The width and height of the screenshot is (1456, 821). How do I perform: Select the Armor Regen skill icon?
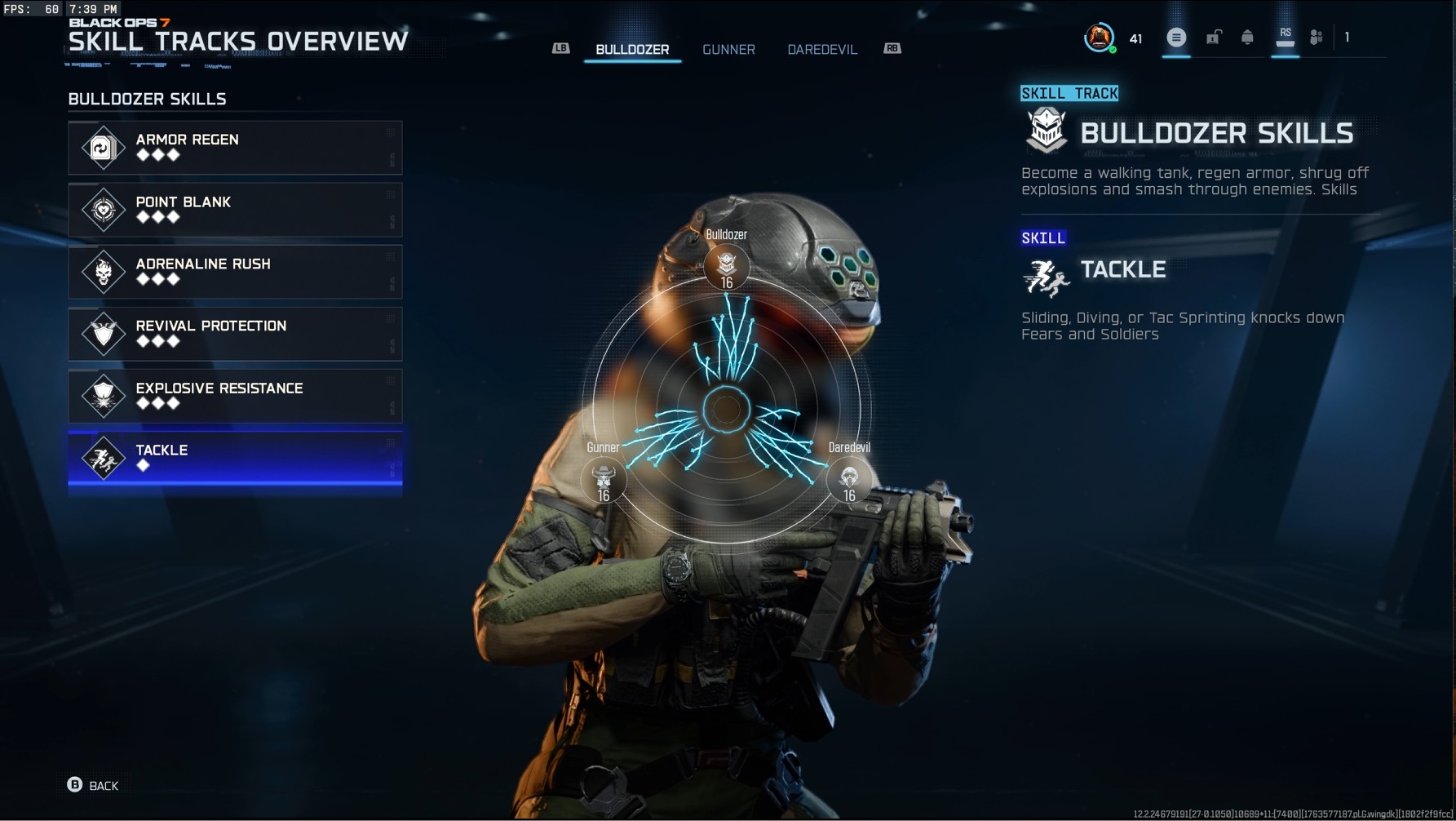point(103,148)
